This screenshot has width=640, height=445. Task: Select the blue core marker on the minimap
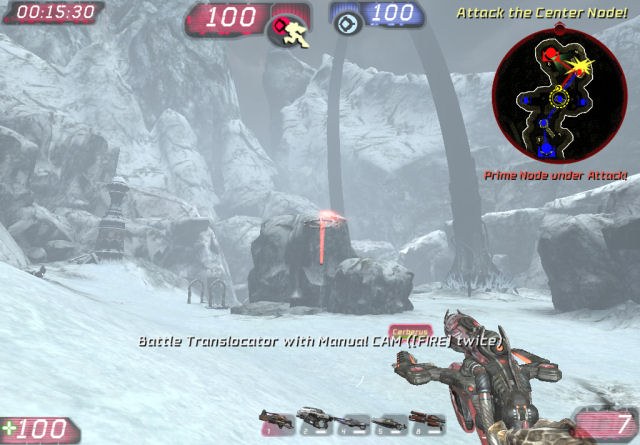[546, 151]
